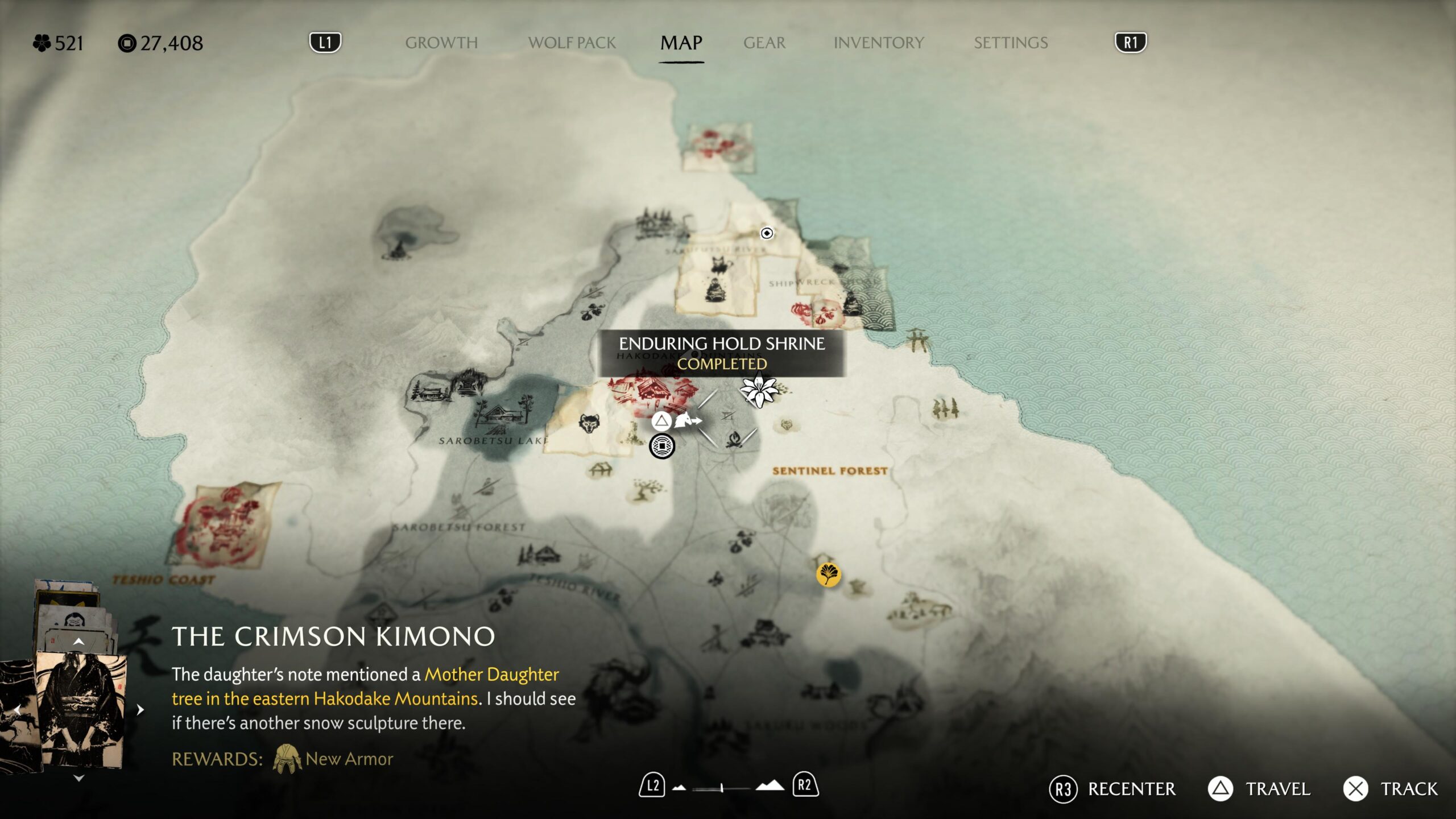
Task: Open the Inventory tab
Action: 878,43
